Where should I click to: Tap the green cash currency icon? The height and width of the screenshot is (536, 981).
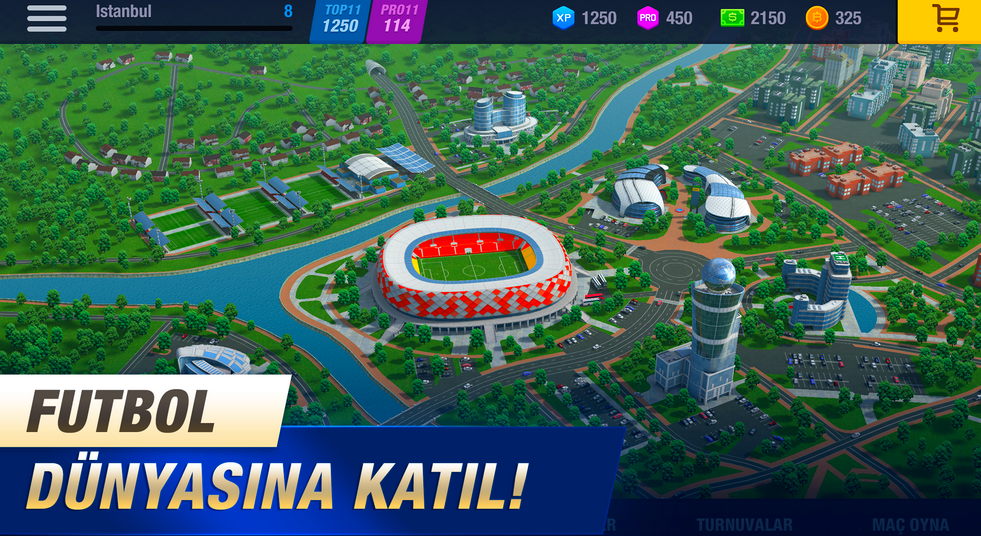(732, 18)
